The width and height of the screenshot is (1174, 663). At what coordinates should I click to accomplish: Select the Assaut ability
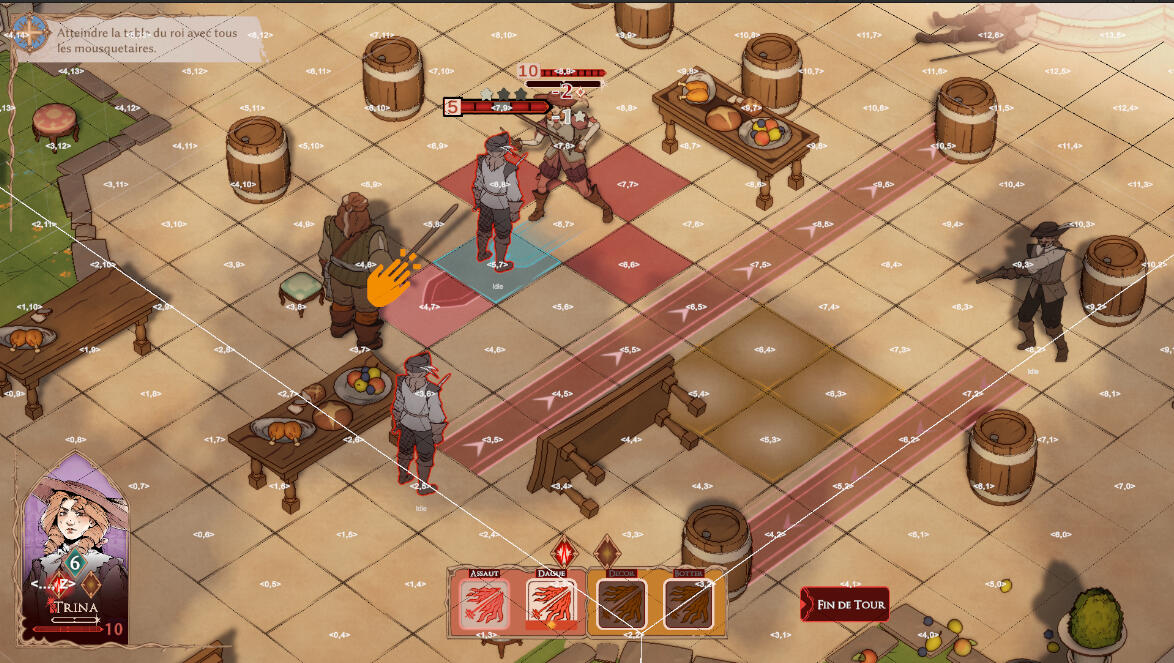pyautogui.click(x=484, y=605)
